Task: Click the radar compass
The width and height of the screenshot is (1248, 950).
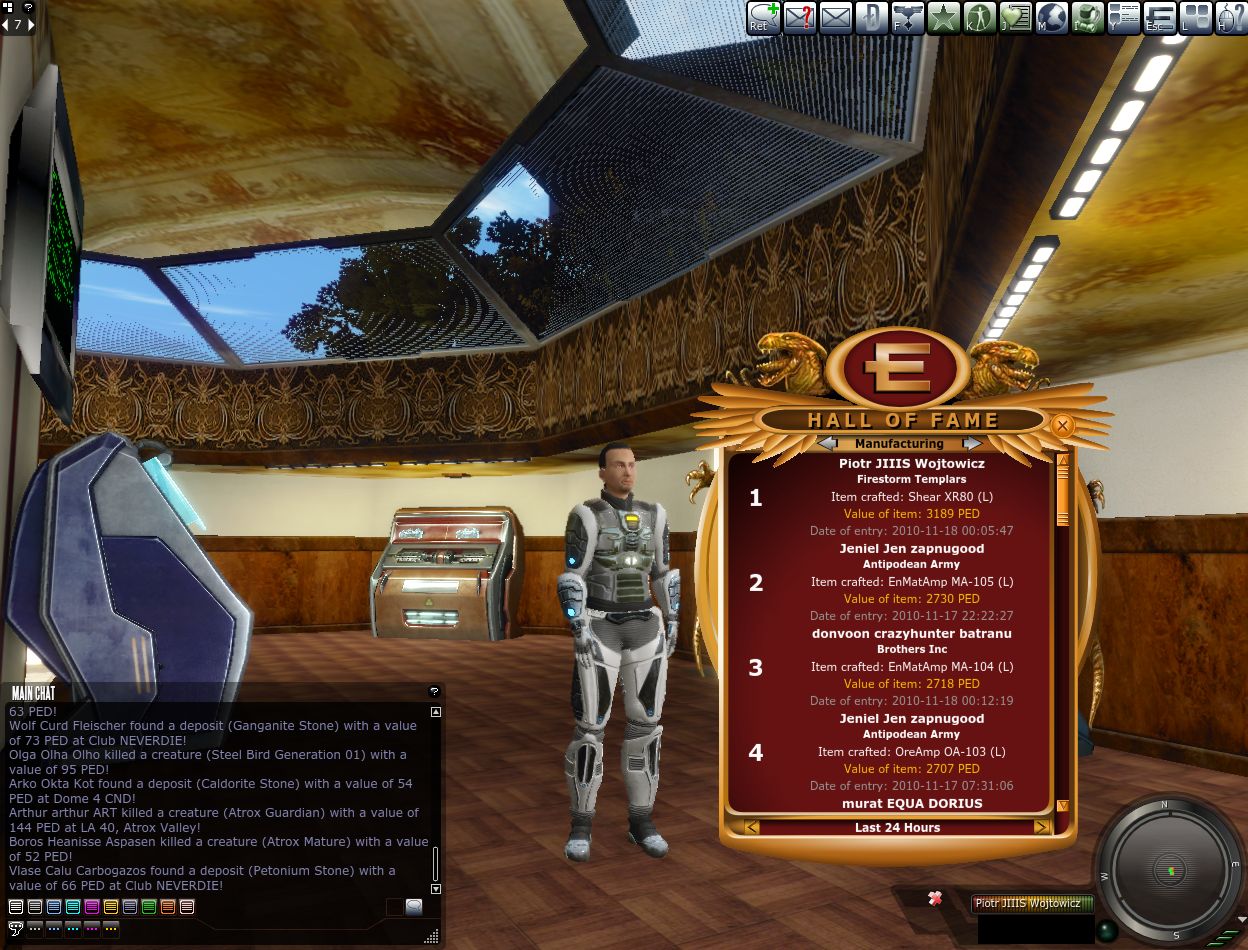Action: [x=1171, y=870]
